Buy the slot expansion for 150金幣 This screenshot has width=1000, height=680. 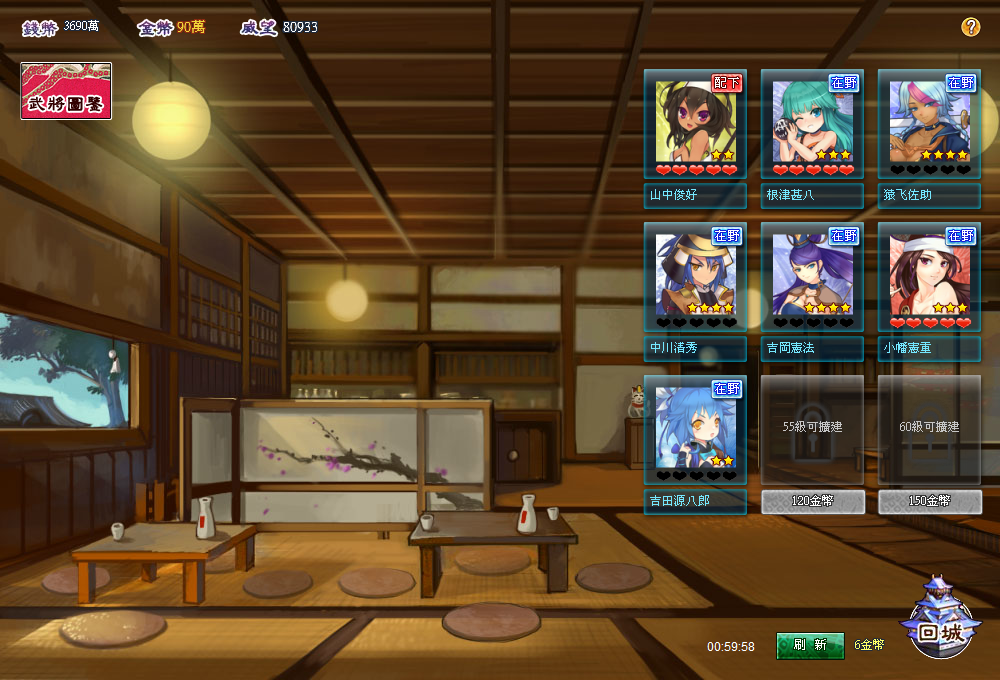930,502
